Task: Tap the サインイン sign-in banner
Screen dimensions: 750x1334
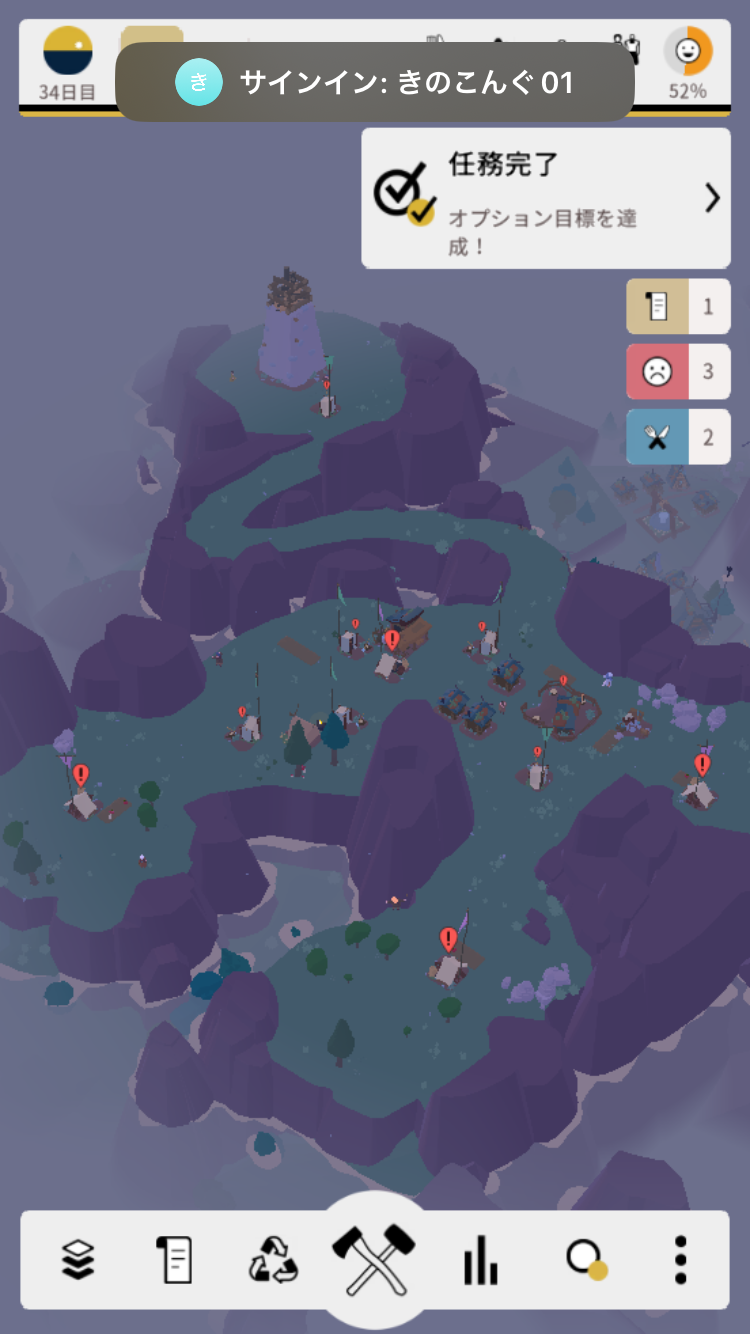Action: pos(375,82)
